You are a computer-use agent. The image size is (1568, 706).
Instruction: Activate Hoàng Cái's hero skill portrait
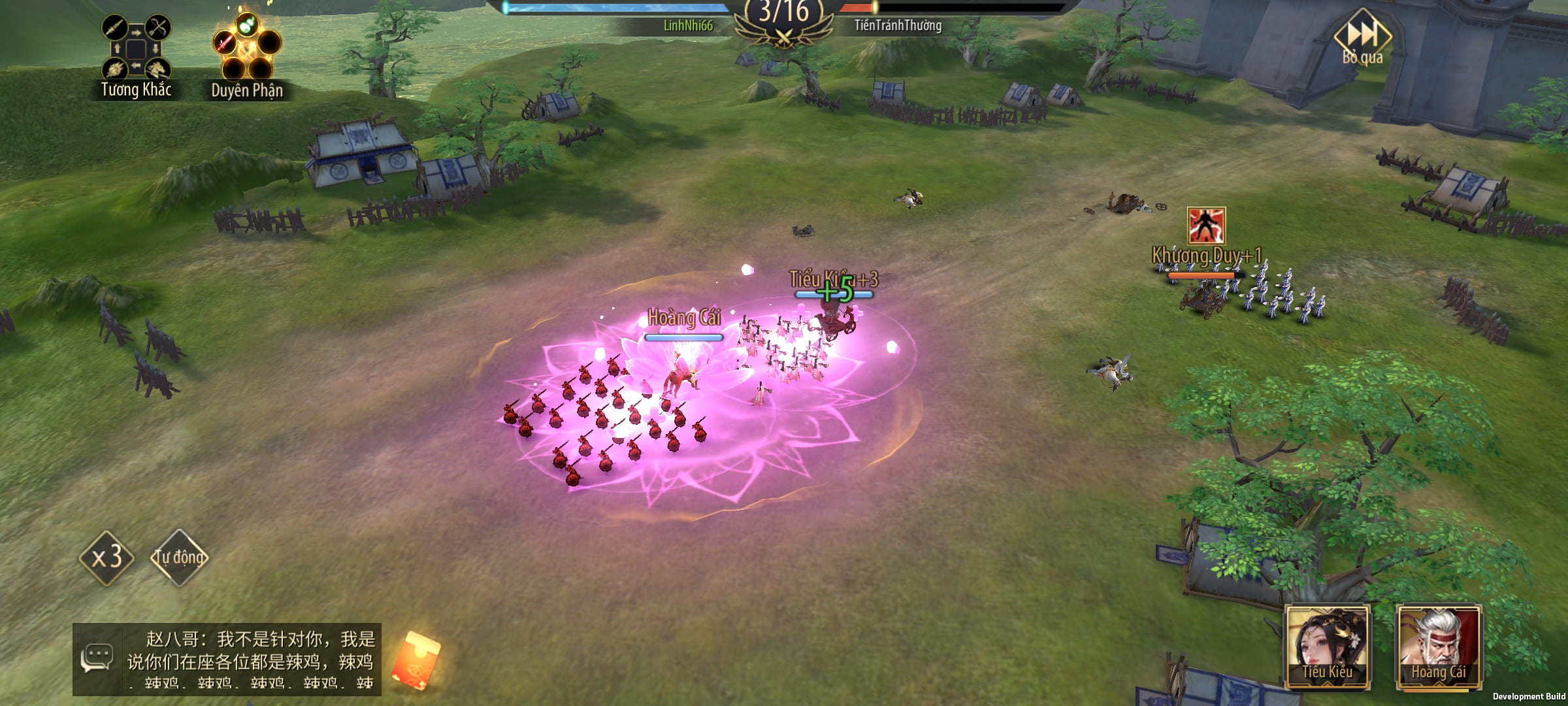(x=1438, y=647)
